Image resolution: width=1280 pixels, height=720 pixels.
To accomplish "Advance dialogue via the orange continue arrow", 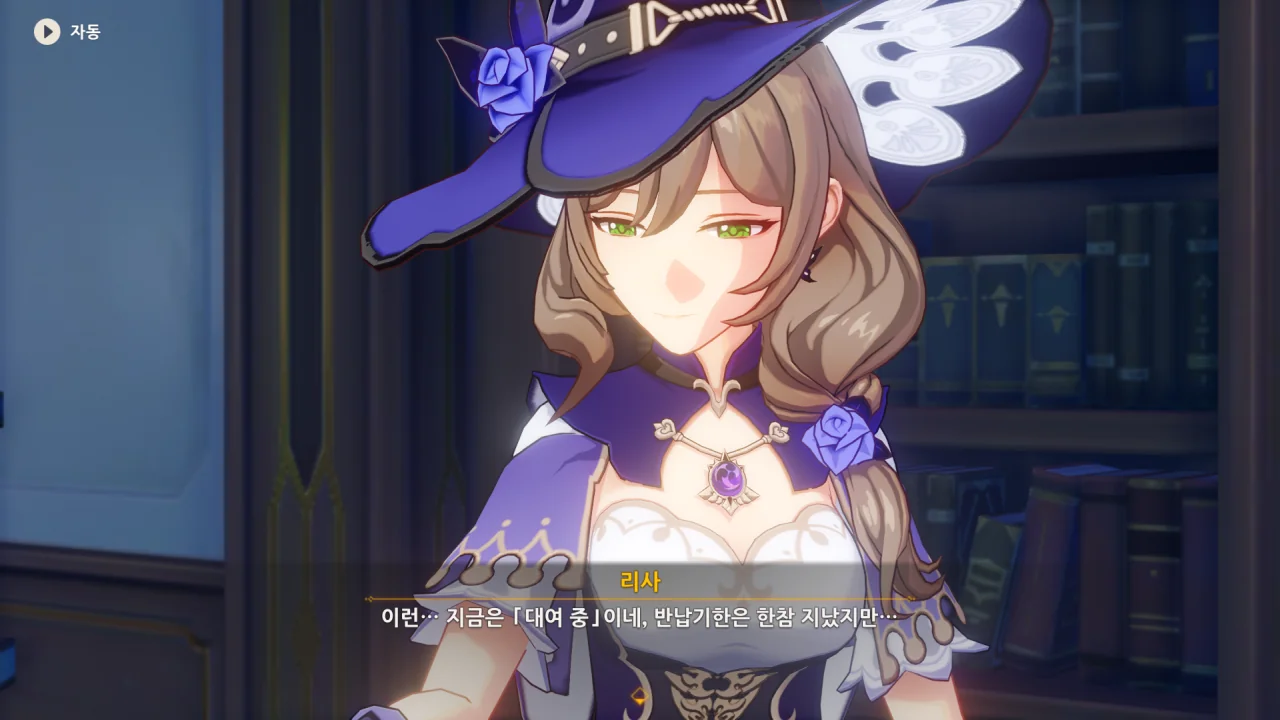I will tap(640, 695).
